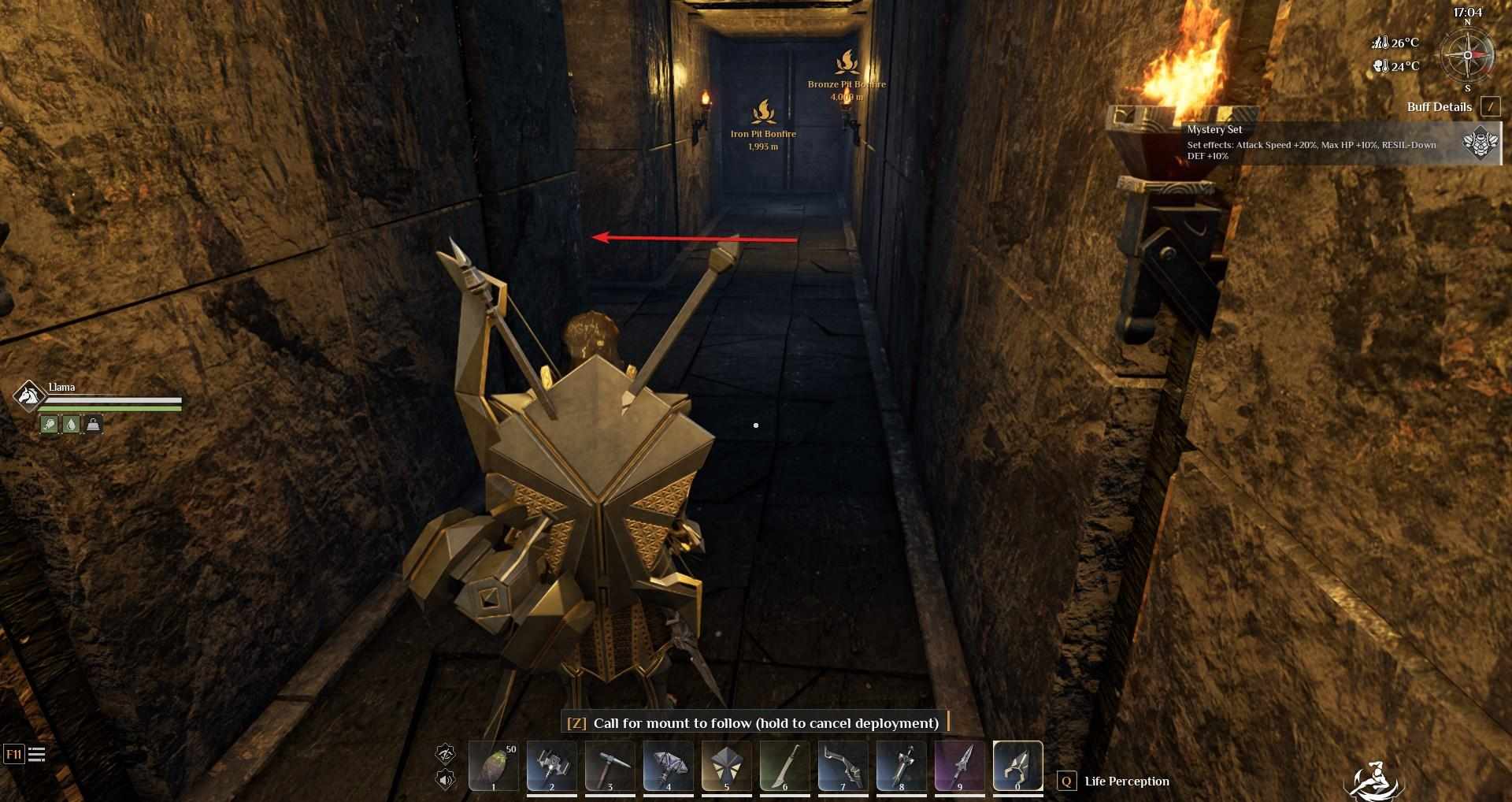
Task: Choose the purple spear in hotbar slot 9
Action: pyautogui.click(x=960, y=766)
